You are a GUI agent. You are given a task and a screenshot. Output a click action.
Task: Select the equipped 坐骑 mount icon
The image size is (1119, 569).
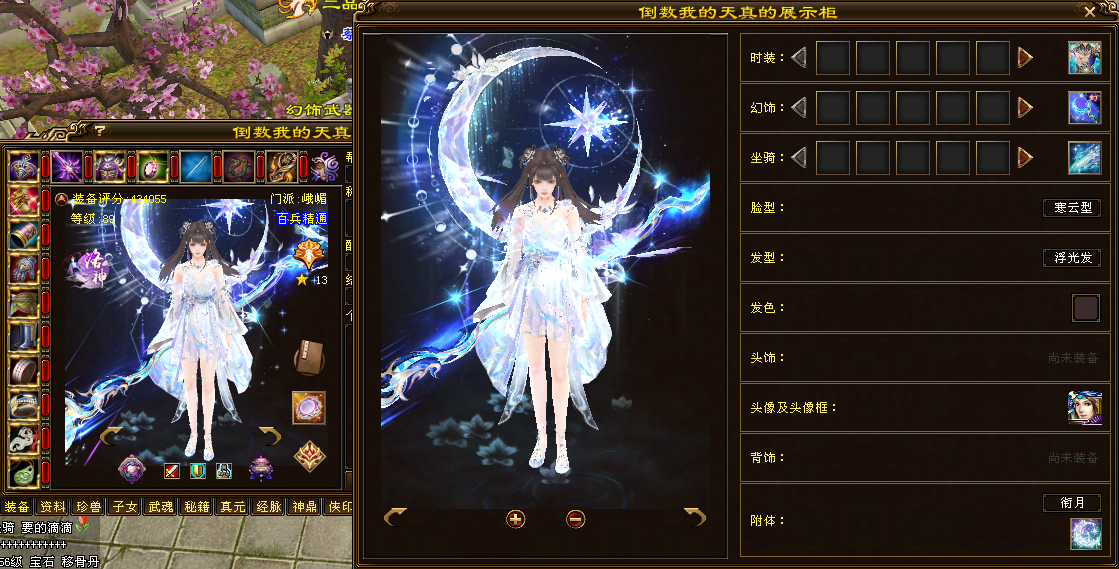coord(1083,158)
